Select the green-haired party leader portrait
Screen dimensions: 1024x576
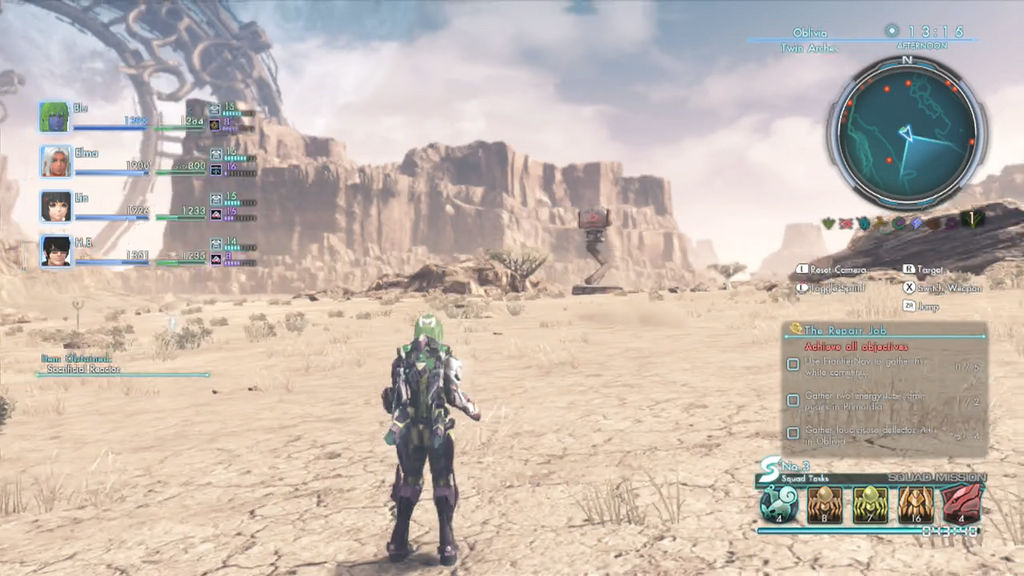(54, 117)
